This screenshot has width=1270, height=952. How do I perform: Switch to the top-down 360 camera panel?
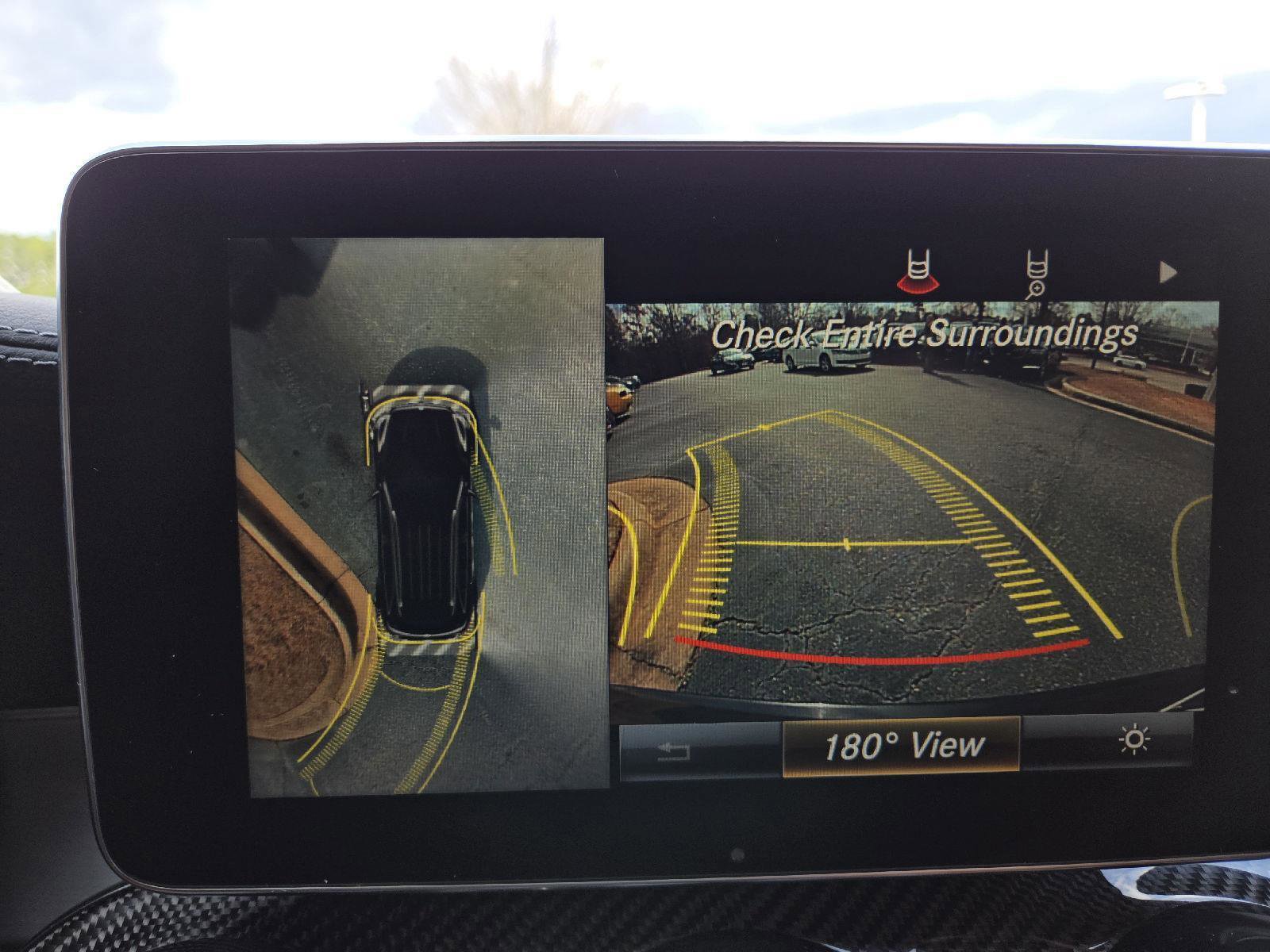[421, 516]
